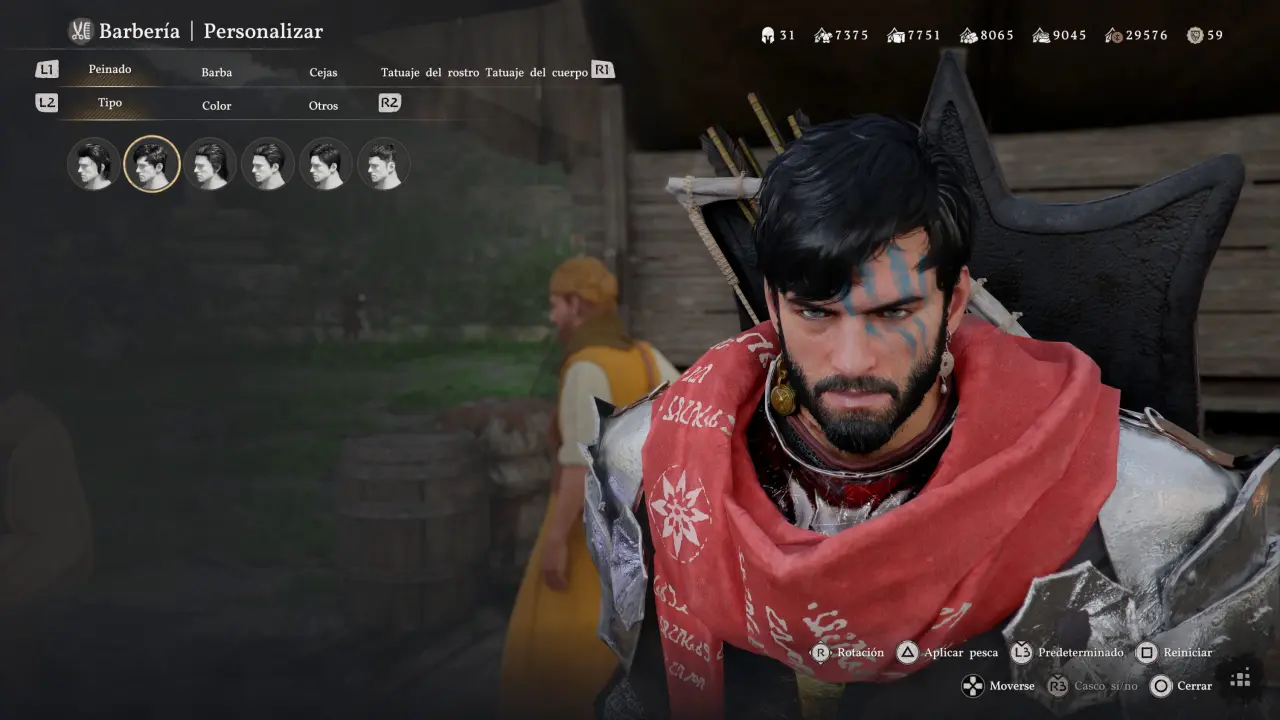This screenshot has height=720, width=1280.
Task: Switch to the Color sub-tab
Action: (x=216, y=106)
